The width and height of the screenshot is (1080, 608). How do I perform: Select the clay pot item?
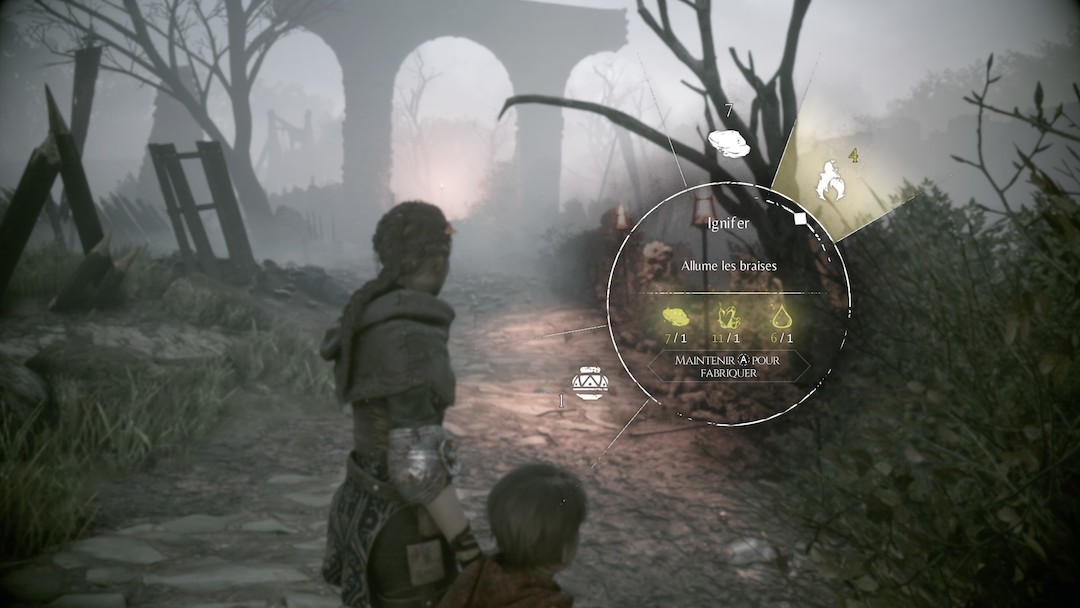pos(589,383)
